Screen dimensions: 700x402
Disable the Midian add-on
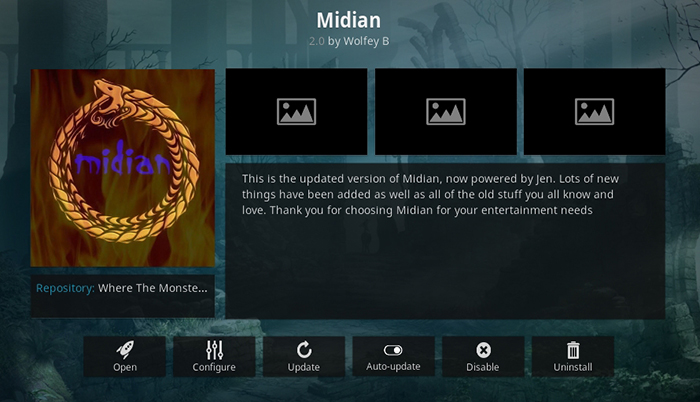[x=483, y=356]
